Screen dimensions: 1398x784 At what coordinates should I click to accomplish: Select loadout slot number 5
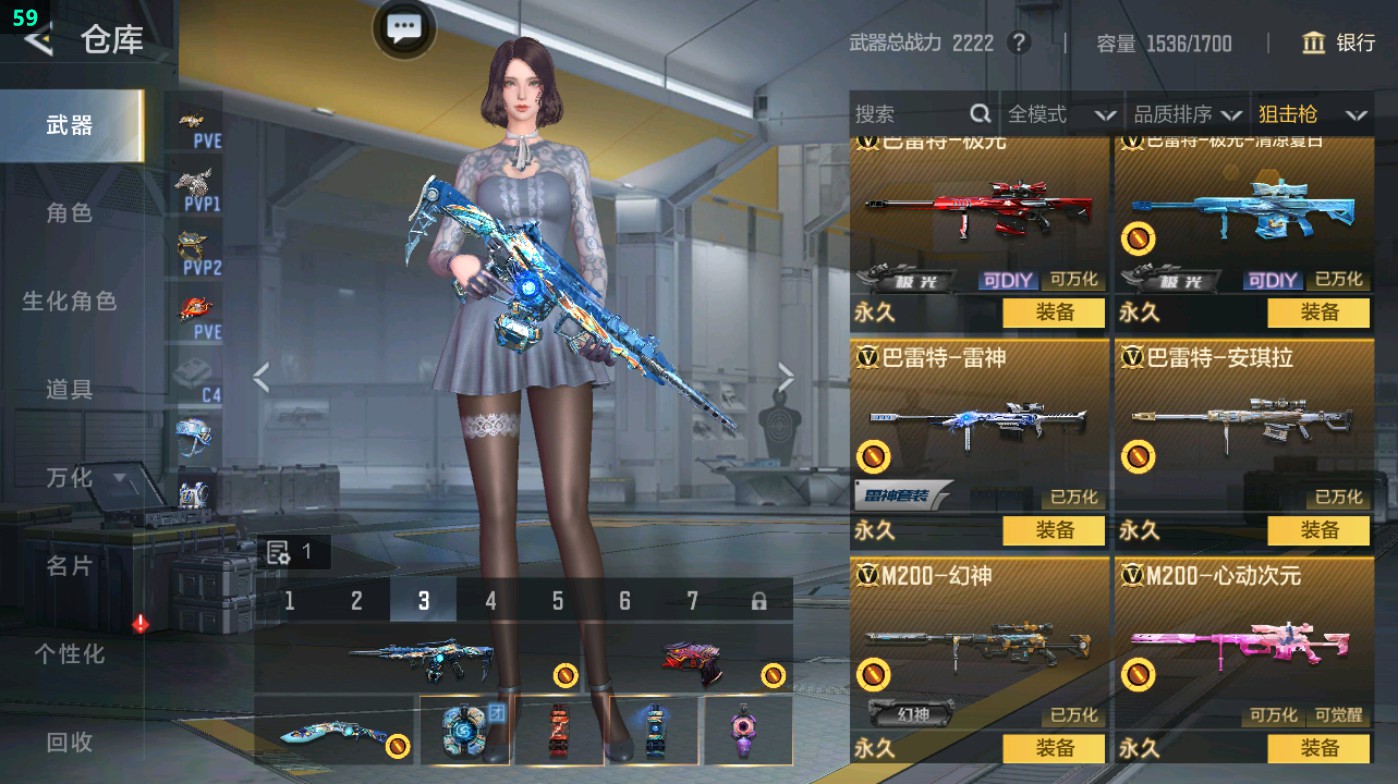pyautogui.click(x=557, y=601)
